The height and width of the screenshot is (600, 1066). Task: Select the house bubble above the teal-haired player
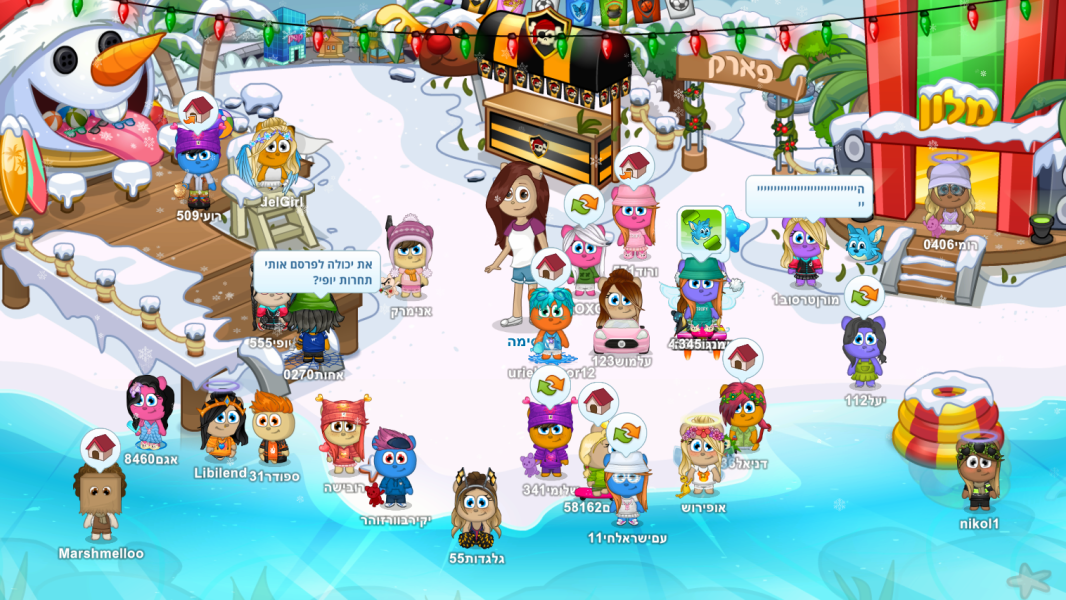pos(551,267)
